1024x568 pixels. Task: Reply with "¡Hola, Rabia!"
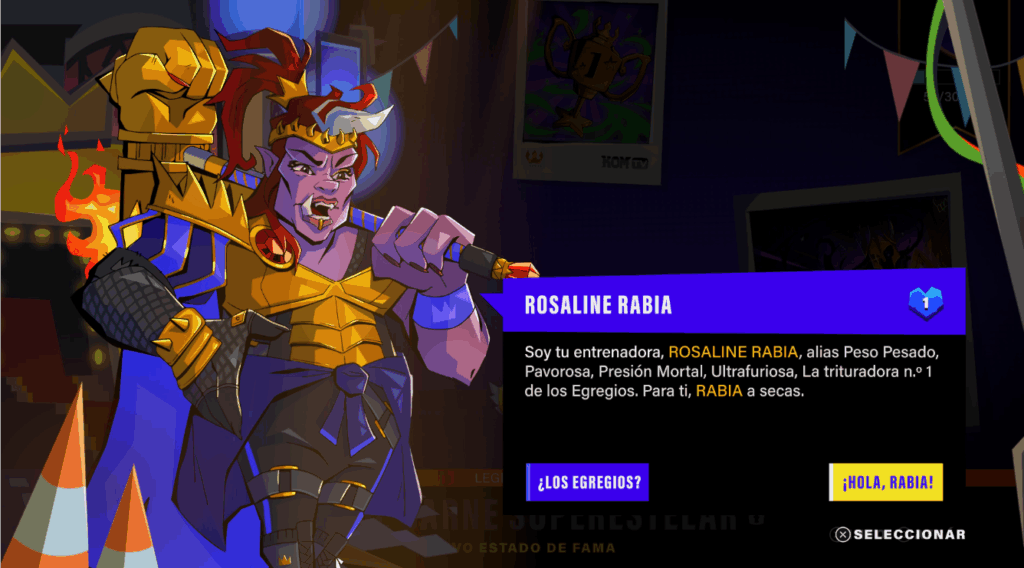pos(886,482)
